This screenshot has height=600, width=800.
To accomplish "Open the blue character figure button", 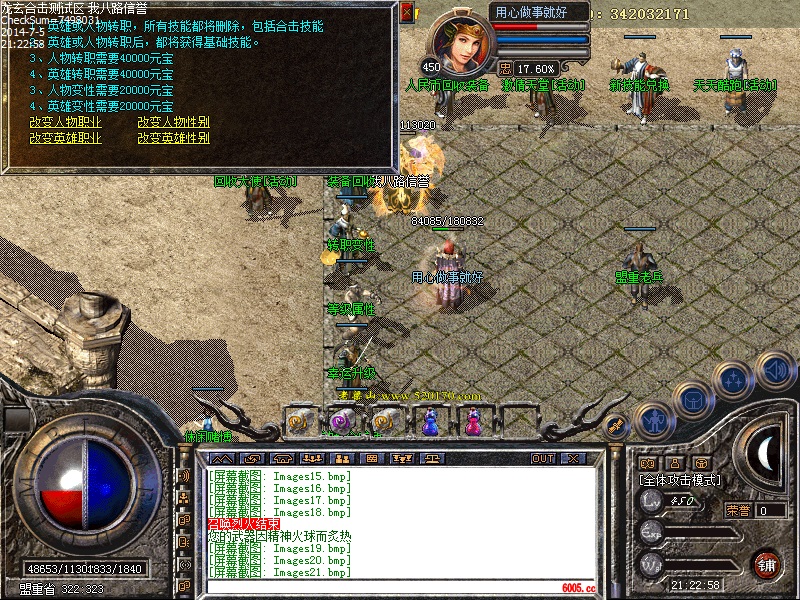I will coord(652,421).
